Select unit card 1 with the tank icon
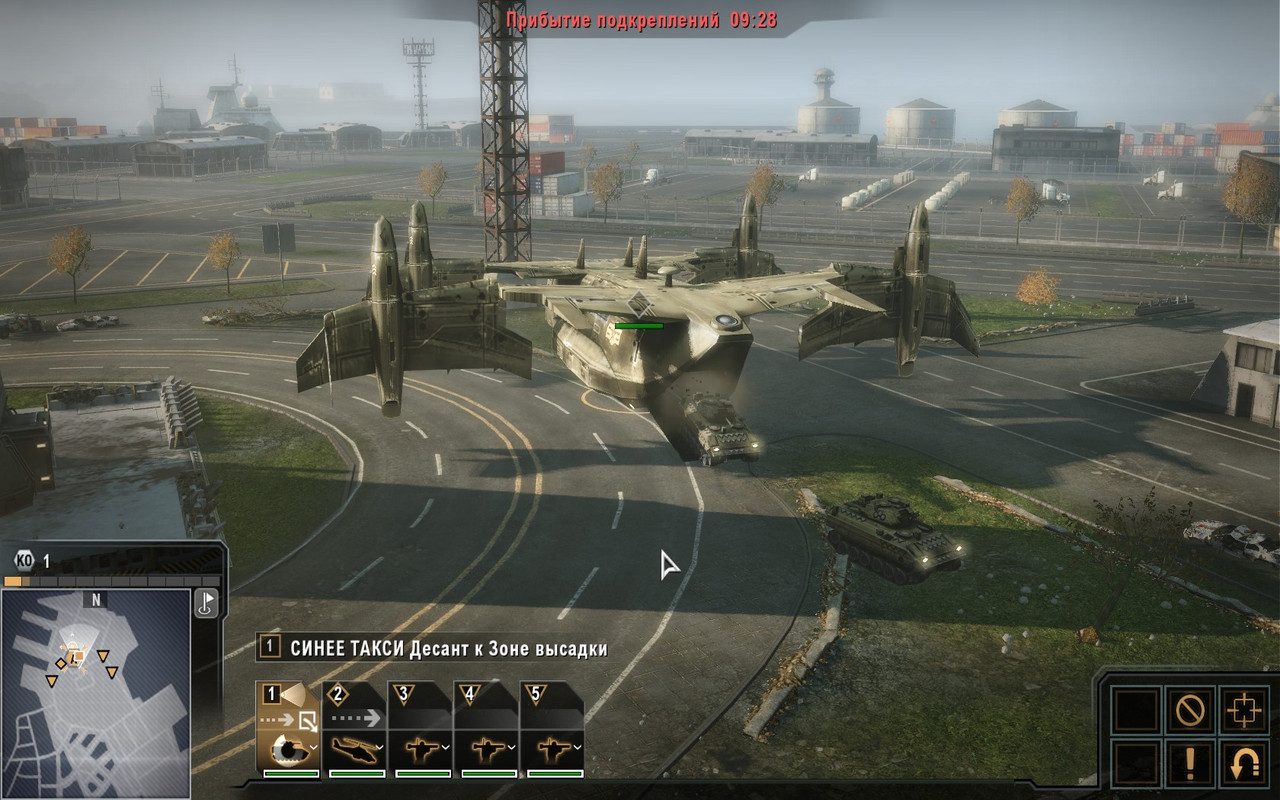 pyautogui.click(x=289, y=730)
